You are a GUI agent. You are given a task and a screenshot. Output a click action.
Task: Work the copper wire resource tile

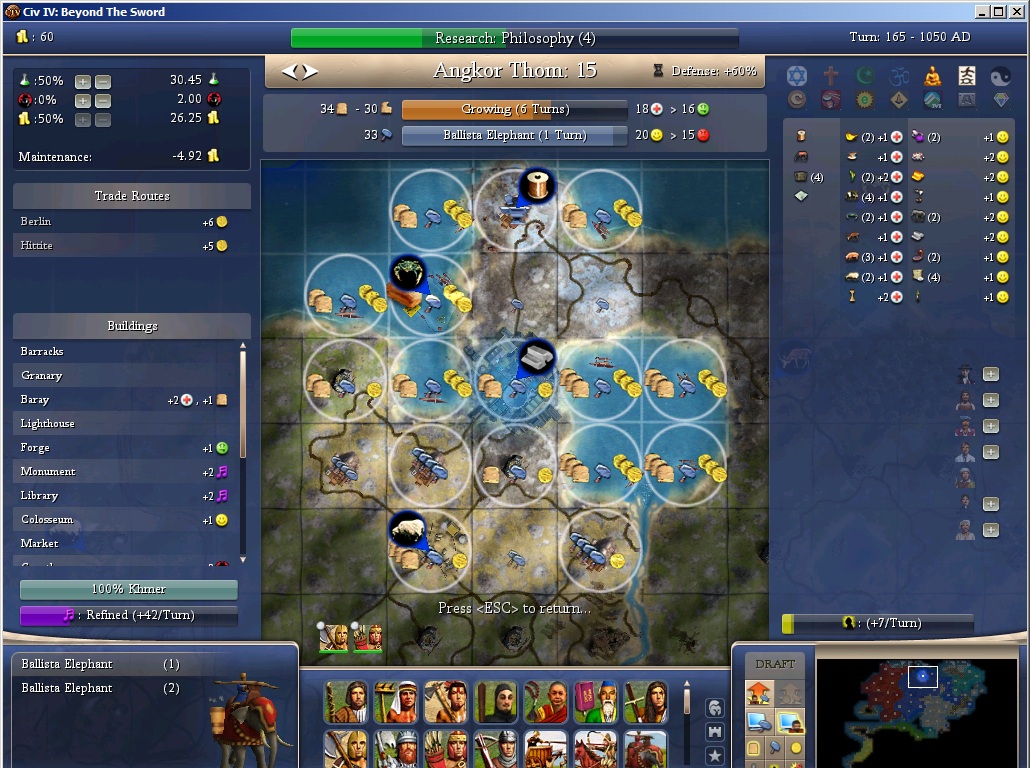pyautogui.click(x=537, y=185)
